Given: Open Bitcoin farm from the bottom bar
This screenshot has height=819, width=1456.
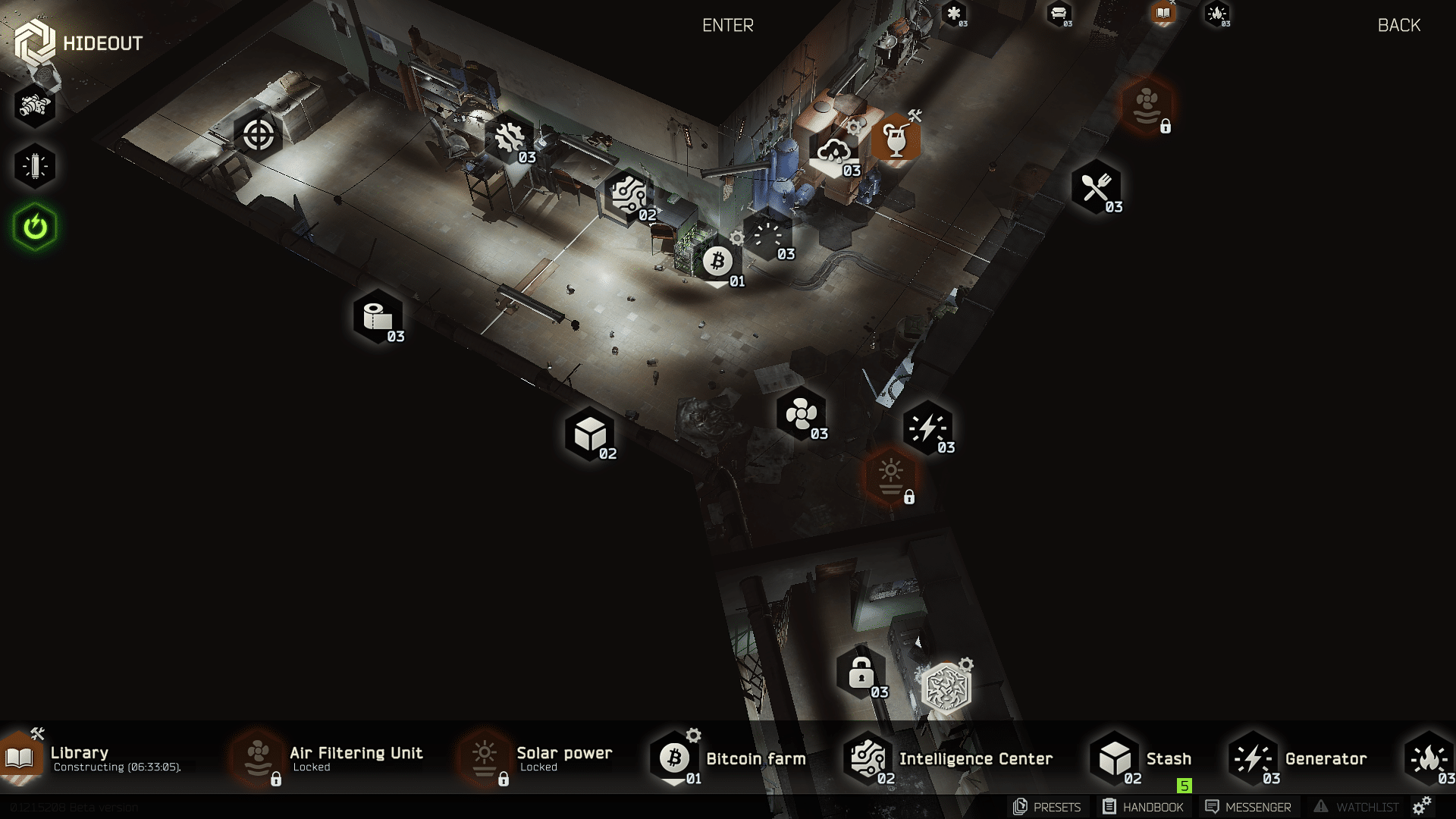Looking at the screenshot, I should [755, 758].
